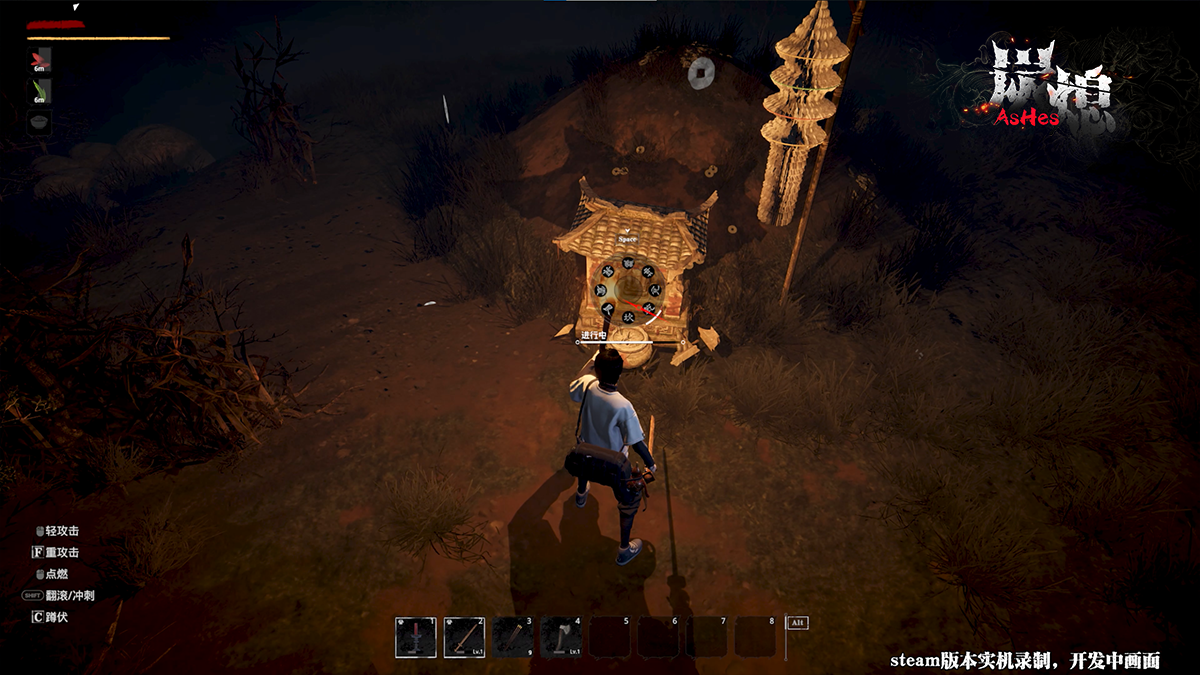This screenshot has height=675, width=1200.
Task: Choose the wooden stick in slot 3
Action: click(x=513, y=637)
